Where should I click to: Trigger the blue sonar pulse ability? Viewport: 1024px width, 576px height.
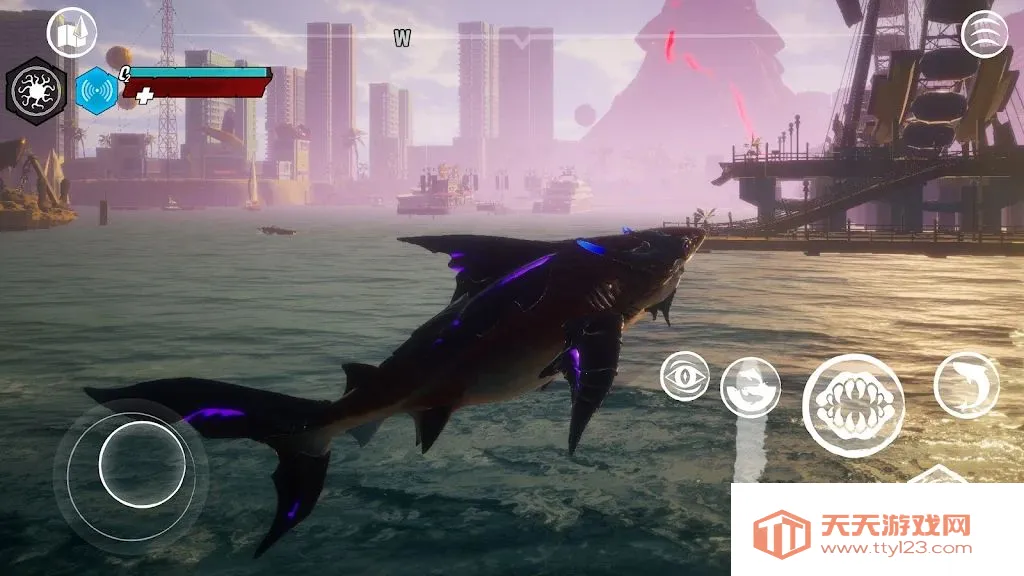[97, 90]
